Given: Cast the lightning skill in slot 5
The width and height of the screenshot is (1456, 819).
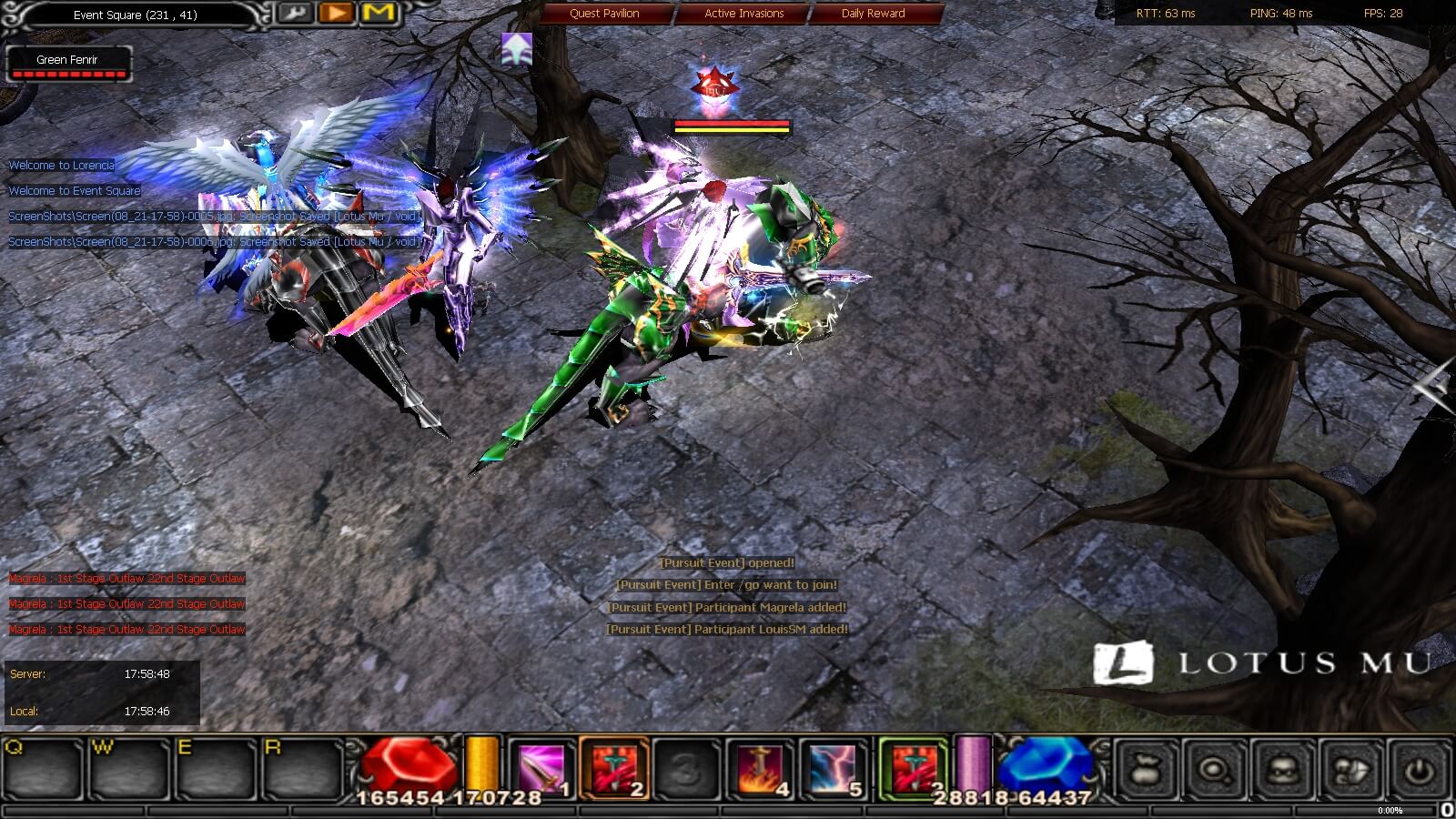Looking at the screenshot, I should 833,769.
